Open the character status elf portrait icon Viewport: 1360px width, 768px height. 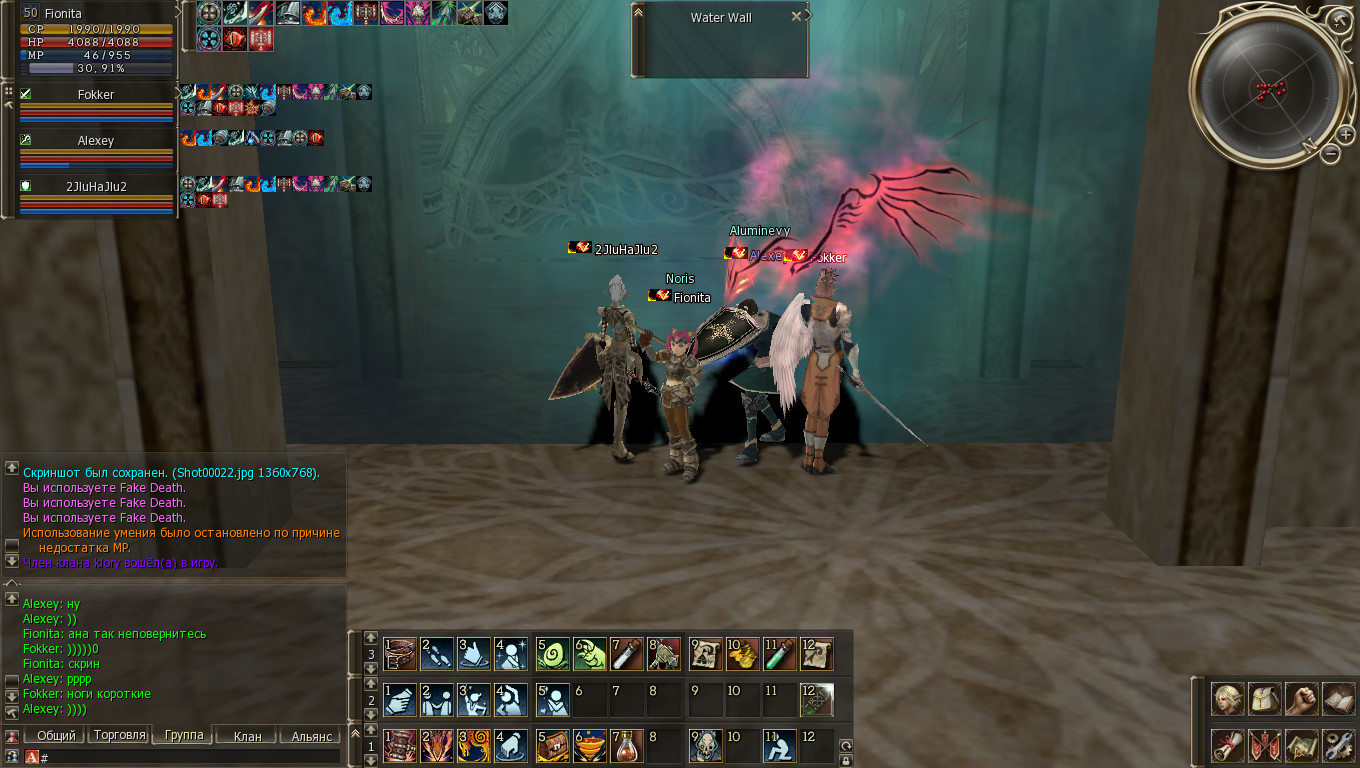point(1228,699)
